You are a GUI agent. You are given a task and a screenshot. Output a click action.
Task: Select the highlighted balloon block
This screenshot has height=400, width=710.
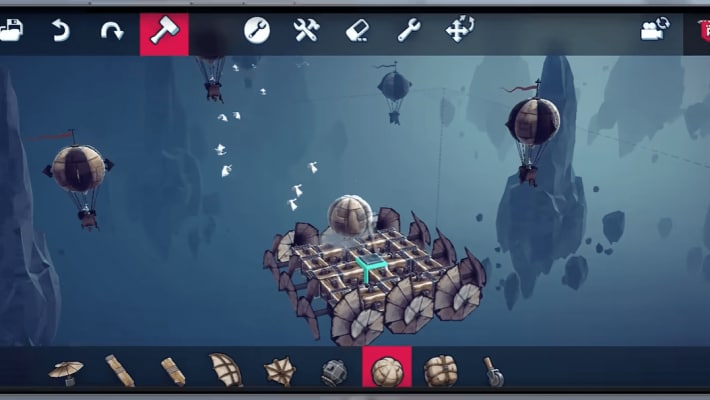tap(387, 370)
